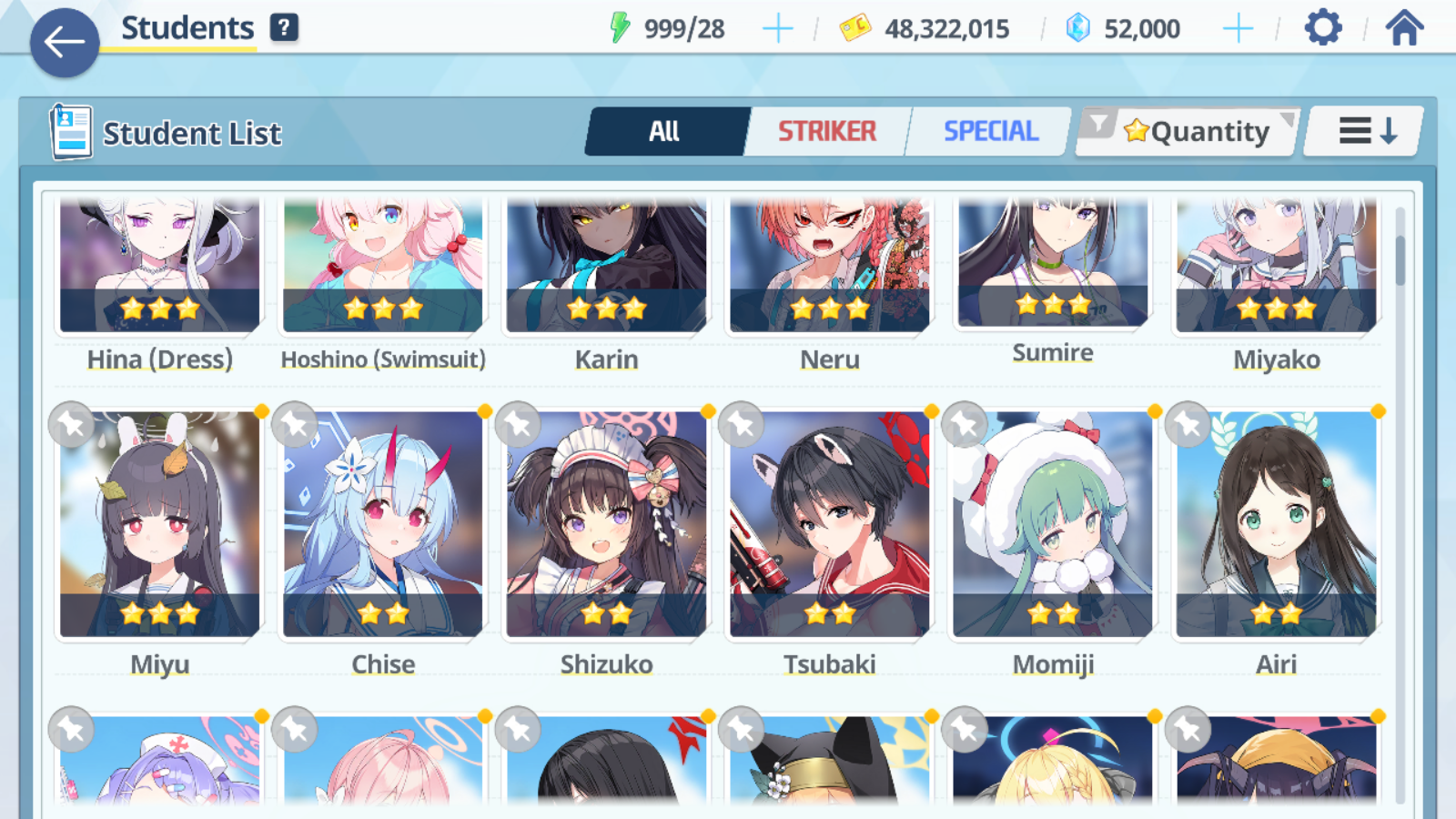Viewport: 1456px width, 819px height.
Task: Return to the home lobby
Action: pyautogui.click(x=1404, y=28)
